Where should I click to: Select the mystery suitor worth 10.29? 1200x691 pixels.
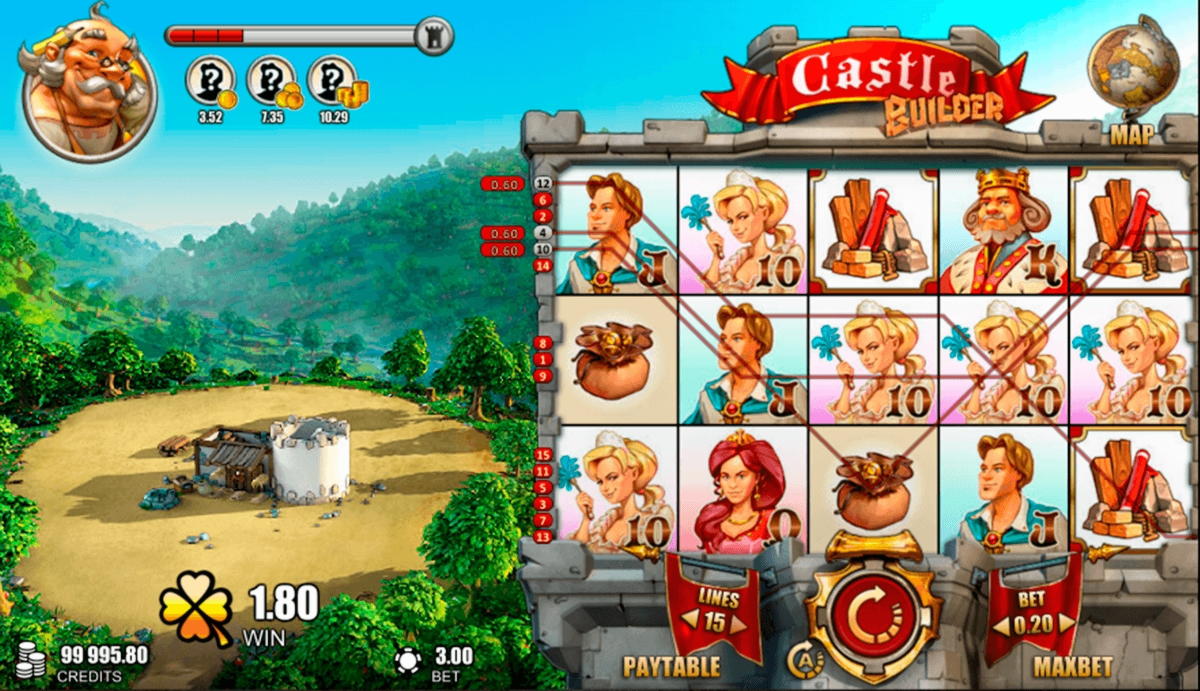335,82
